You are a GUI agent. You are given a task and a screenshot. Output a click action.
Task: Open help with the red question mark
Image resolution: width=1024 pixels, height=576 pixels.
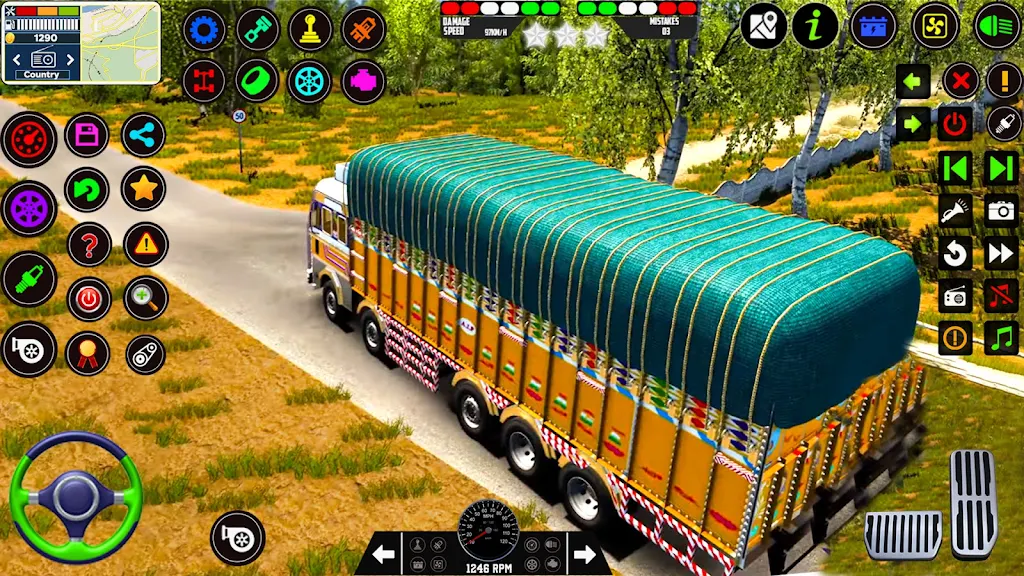tap(88, 244)
